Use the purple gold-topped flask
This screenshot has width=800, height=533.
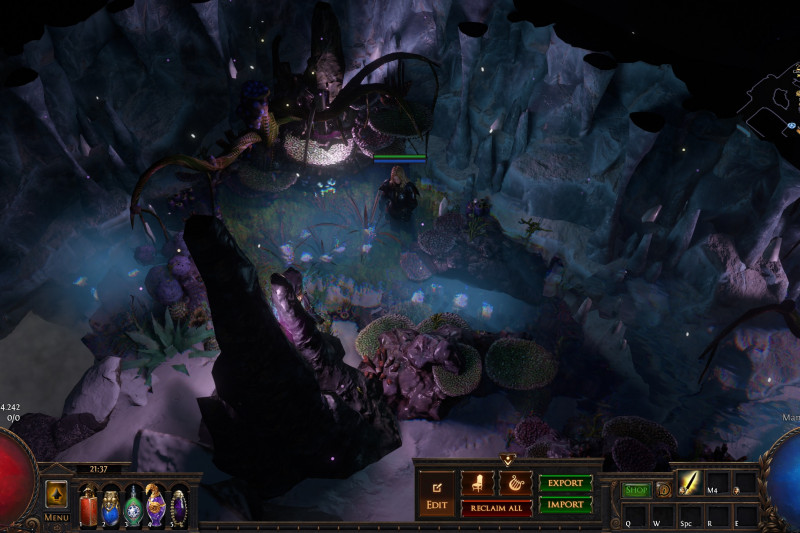pos(156,504)
